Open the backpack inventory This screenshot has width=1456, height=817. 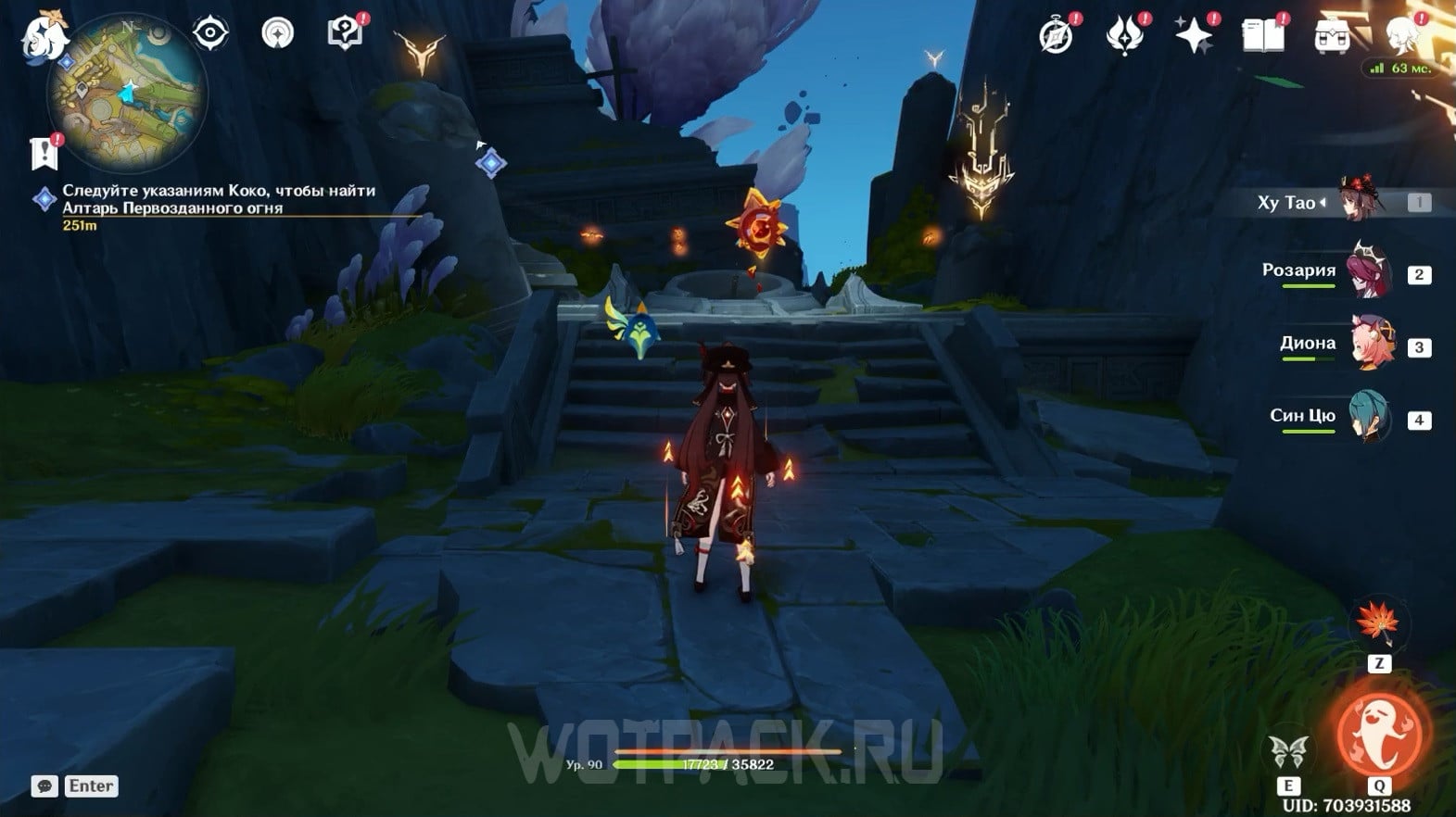pyautogui.click(x=1332, y=36)
